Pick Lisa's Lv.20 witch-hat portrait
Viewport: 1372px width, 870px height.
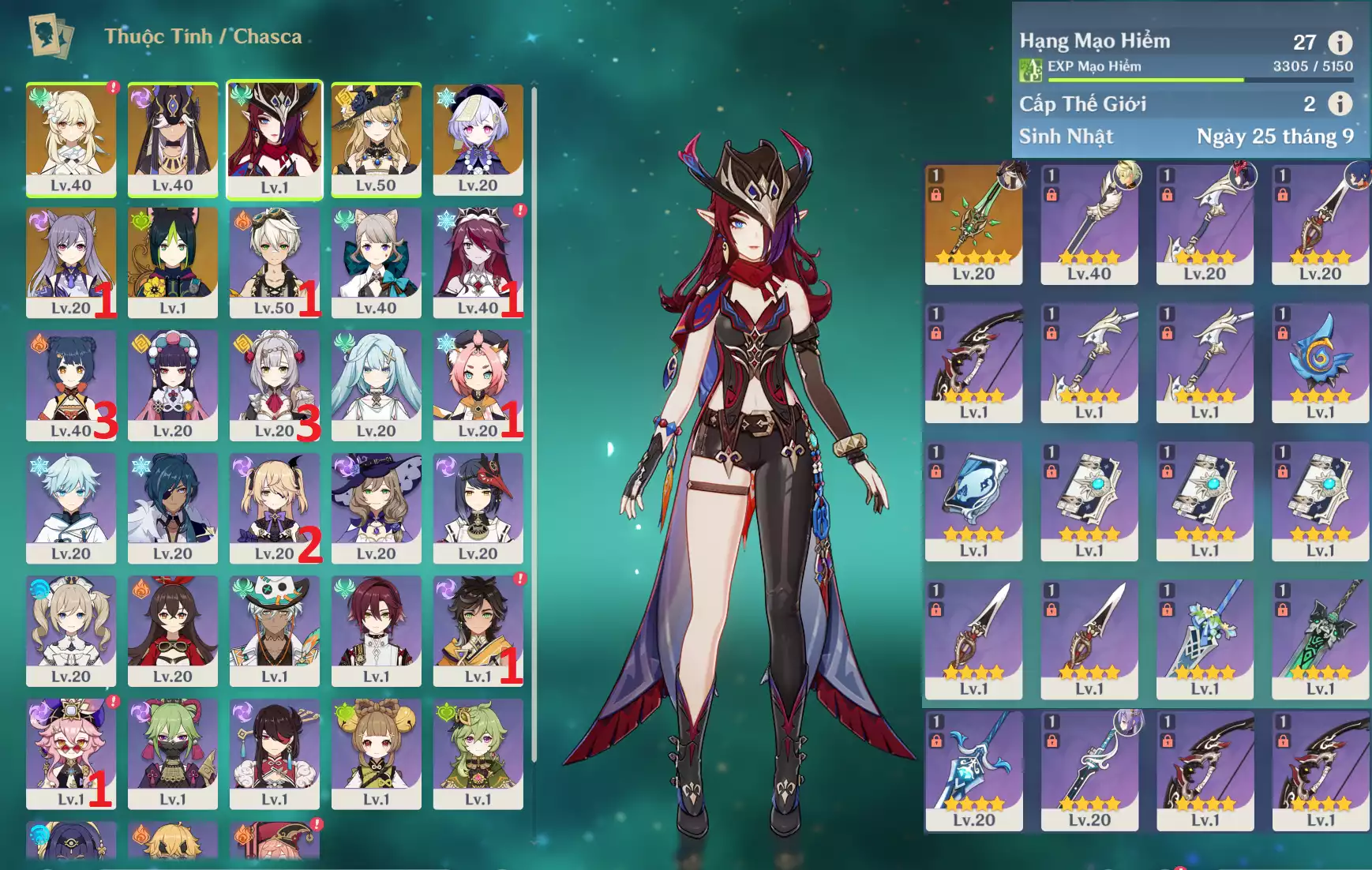376,506
